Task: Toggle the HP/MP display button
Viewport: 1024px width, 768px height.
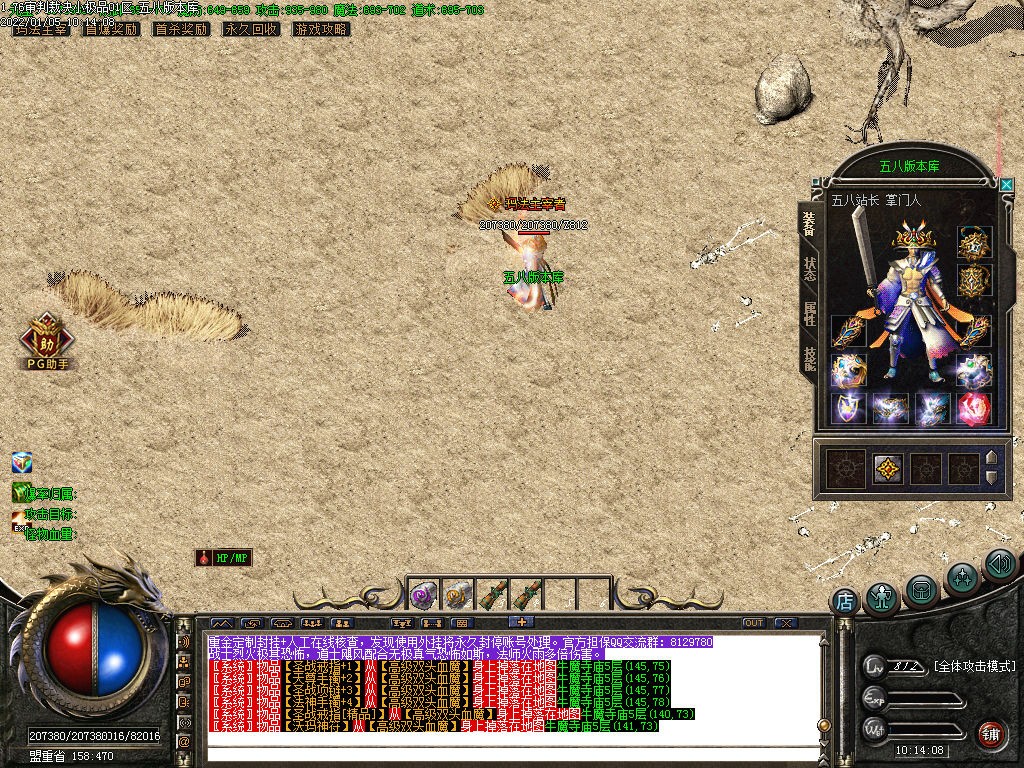Action: [224, 558]
